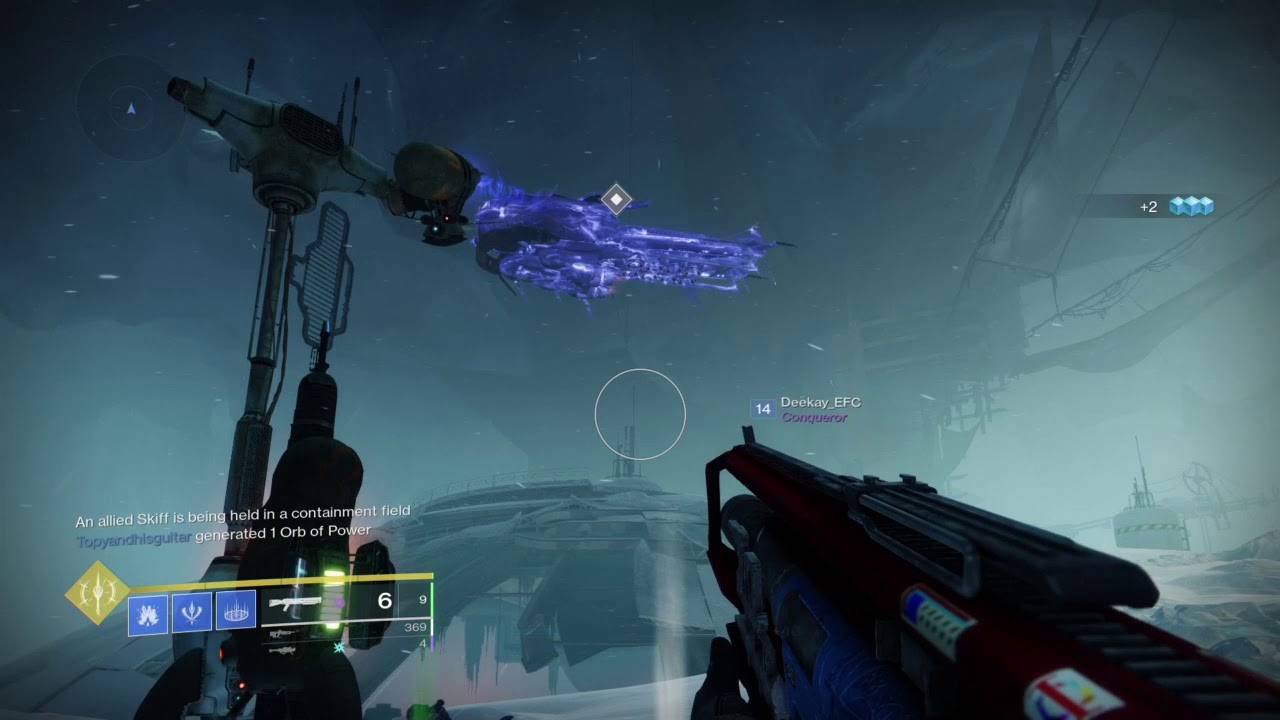Use the melee ability icon
Image resolution: width=1280 pixels, height=720 pixels.
tap(192, 612)
